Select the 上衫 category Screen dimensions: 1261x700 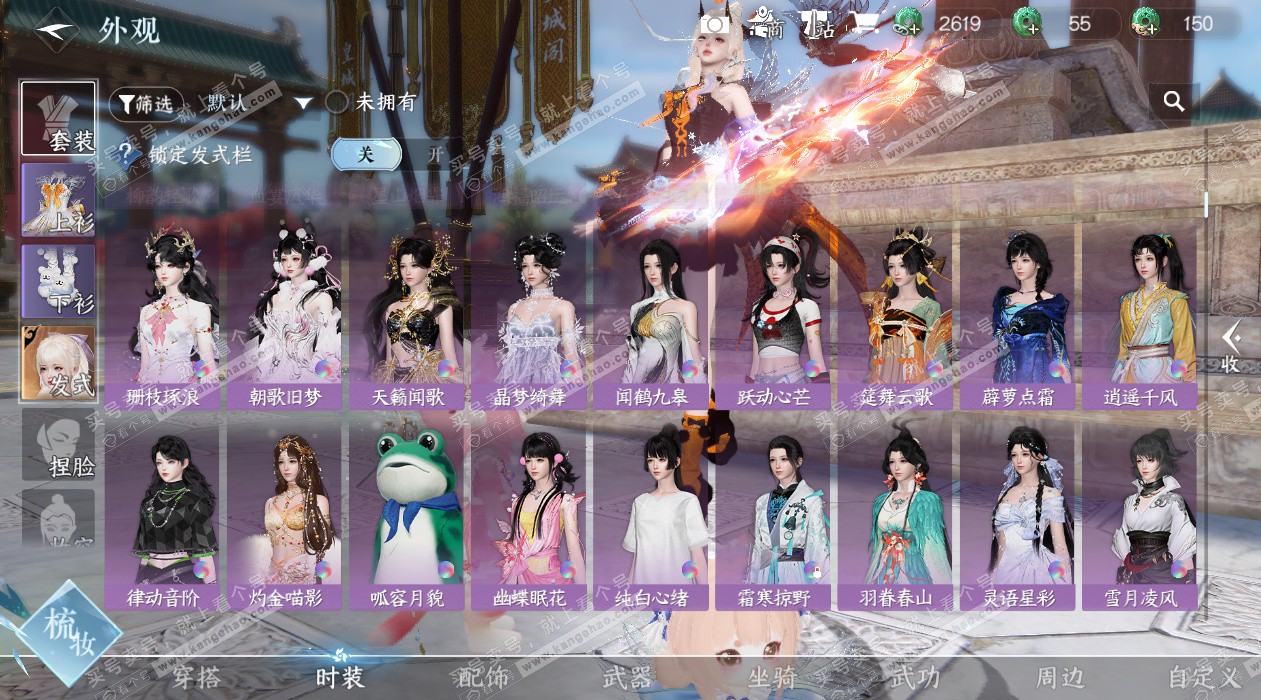pos(59,199)
